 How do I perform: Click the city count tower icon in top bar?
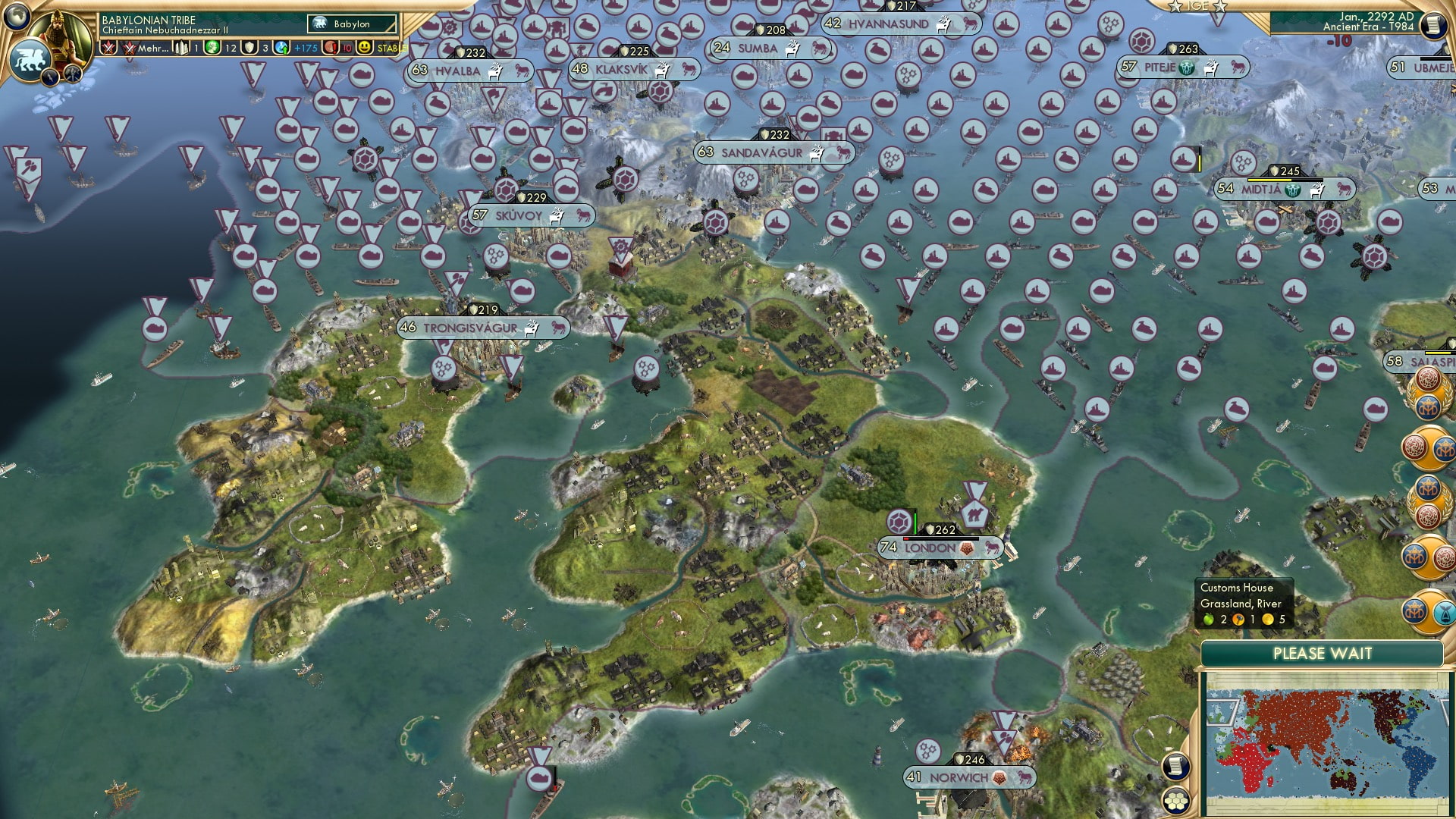tap(181, 47)
